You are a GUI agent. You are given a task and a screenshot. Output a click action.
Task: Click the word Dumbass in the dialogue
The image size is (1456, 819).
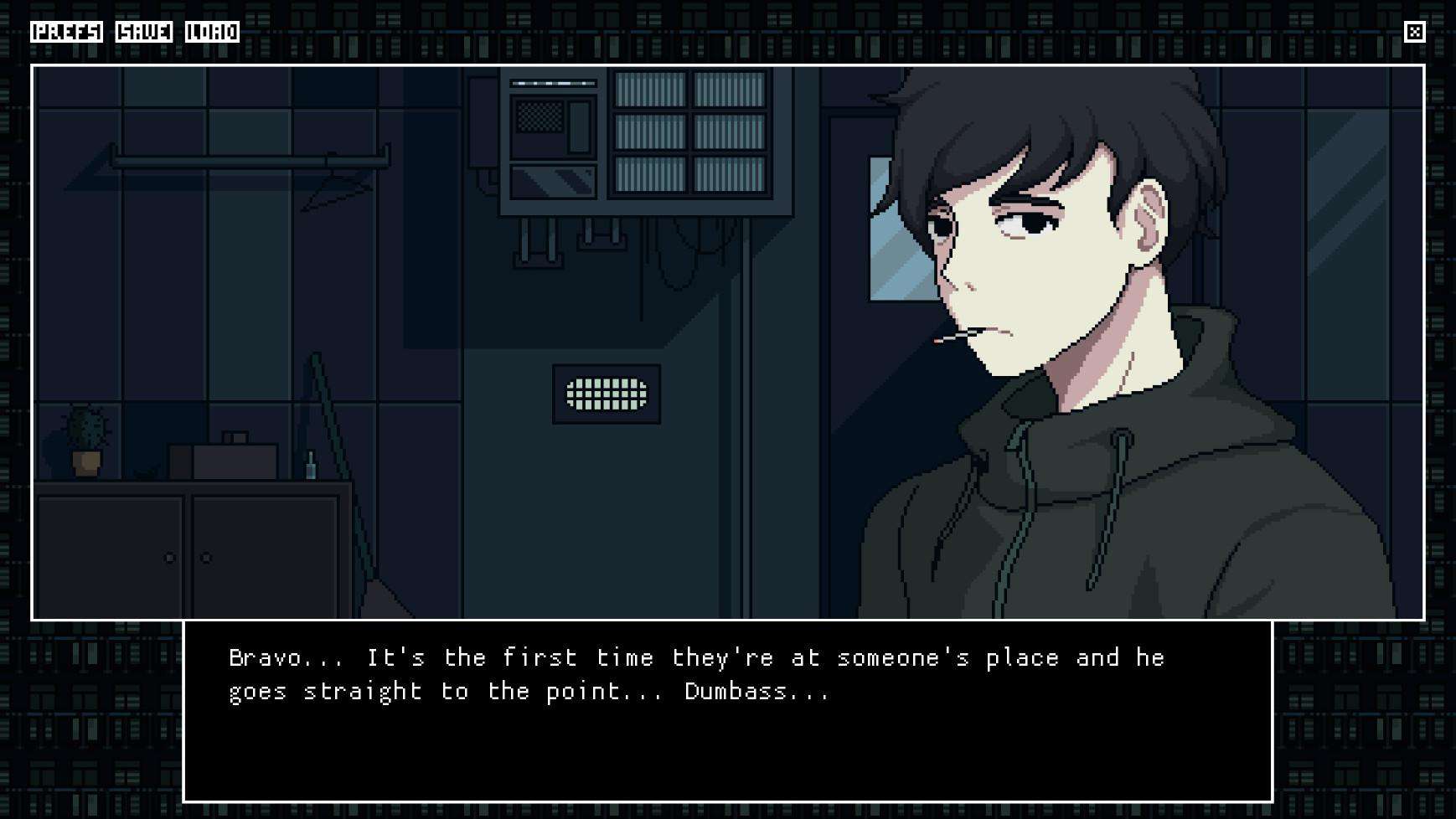(754, 691)
